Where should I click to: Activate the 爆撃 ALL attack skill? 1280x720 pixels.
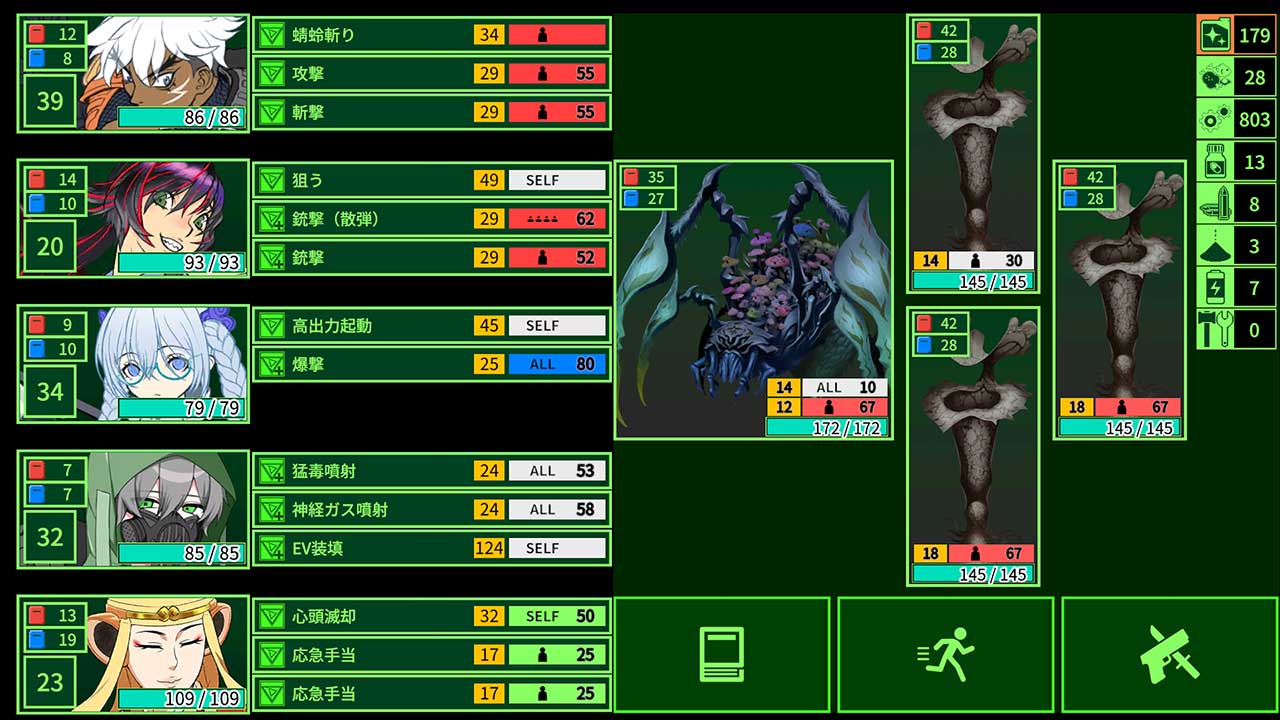click(430, 364)
